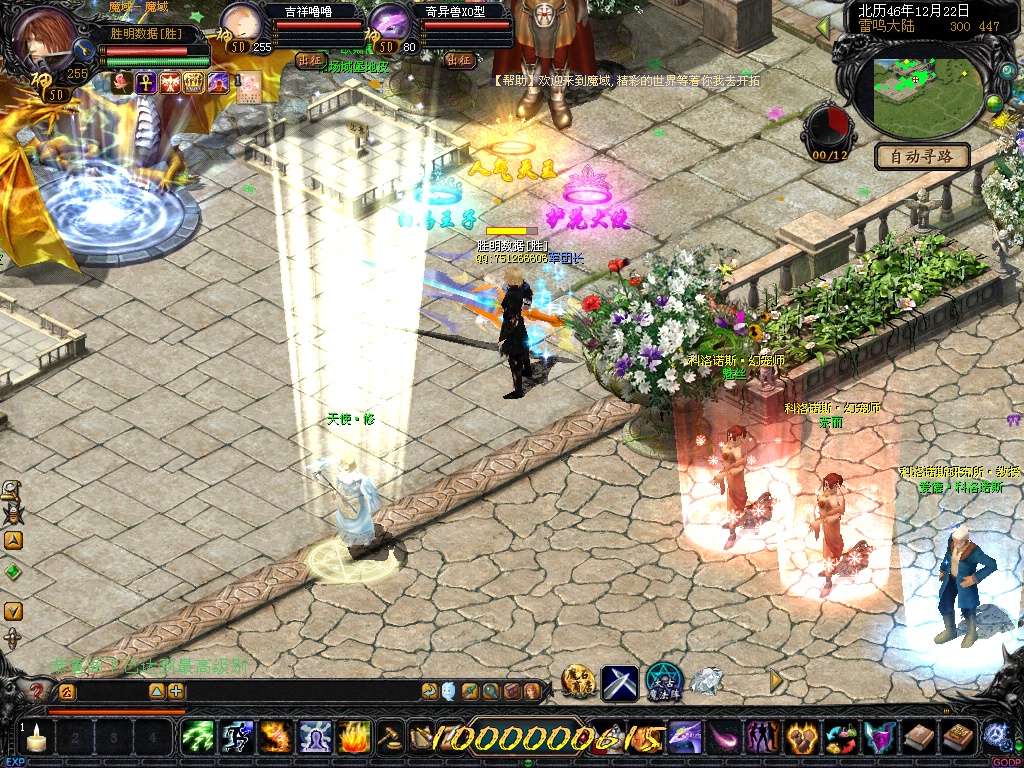Collapse the minimap with the green arrow
1024x768 pixels.
[823, 26]
